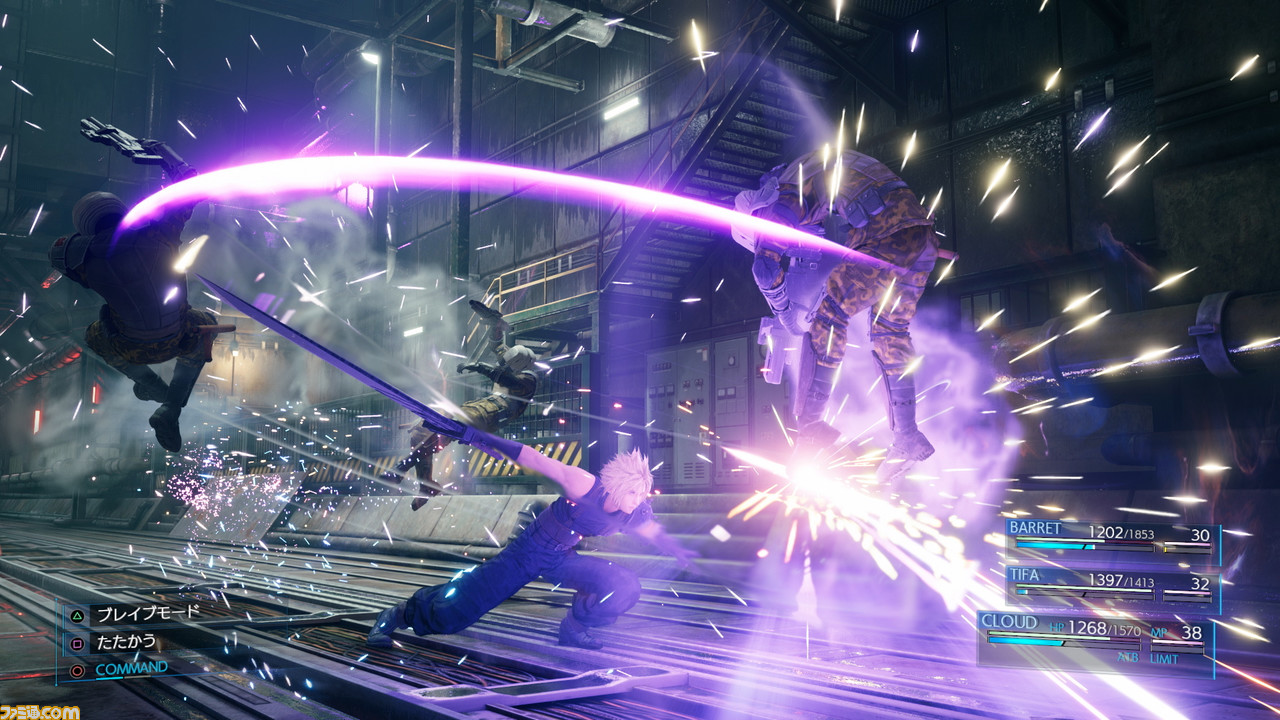
Task: Select the ATB label under Cloud's gauge
Action: pos(1128,657)
